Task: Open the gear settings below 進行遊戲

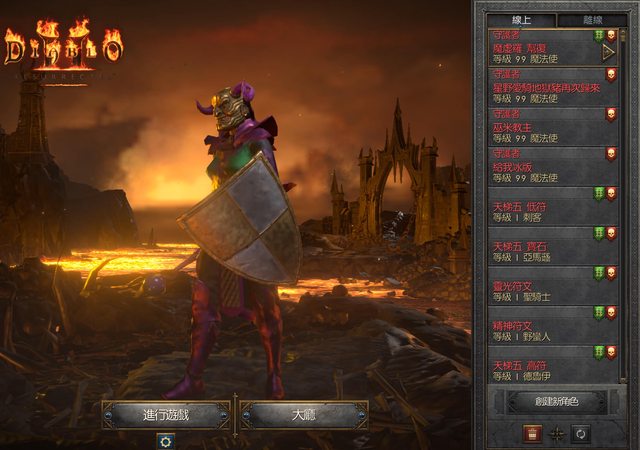Action: tap(166, 440)
